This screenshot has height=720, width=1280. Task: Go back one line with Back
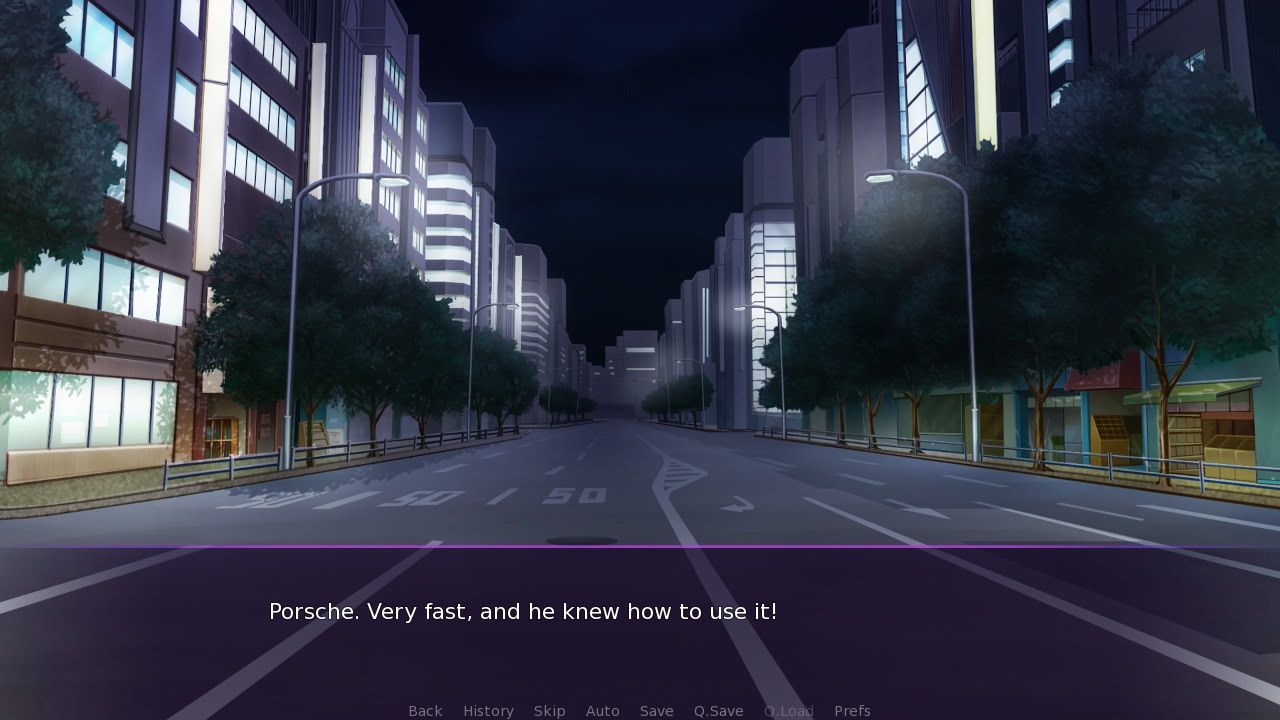point(425,711)
